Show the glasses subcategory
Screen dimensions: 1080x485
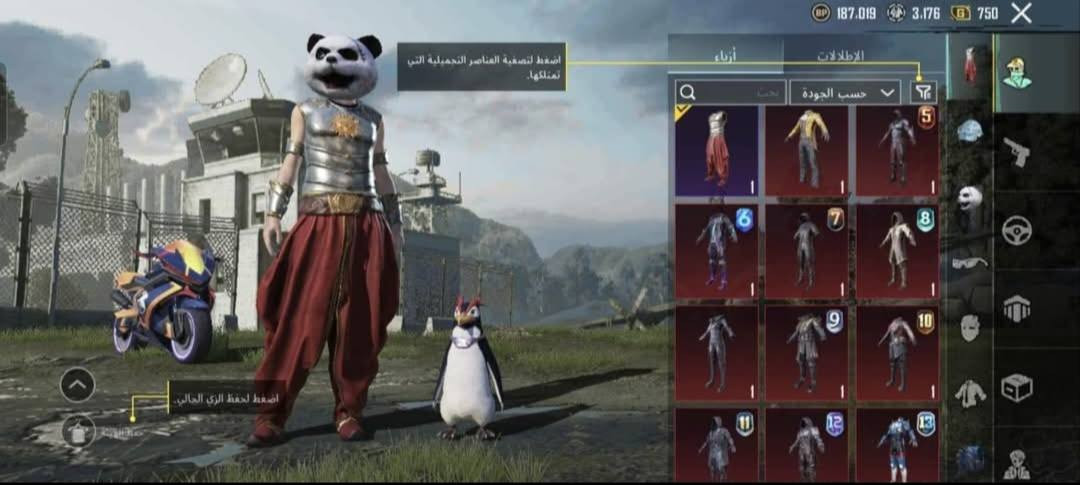[969, 262]
